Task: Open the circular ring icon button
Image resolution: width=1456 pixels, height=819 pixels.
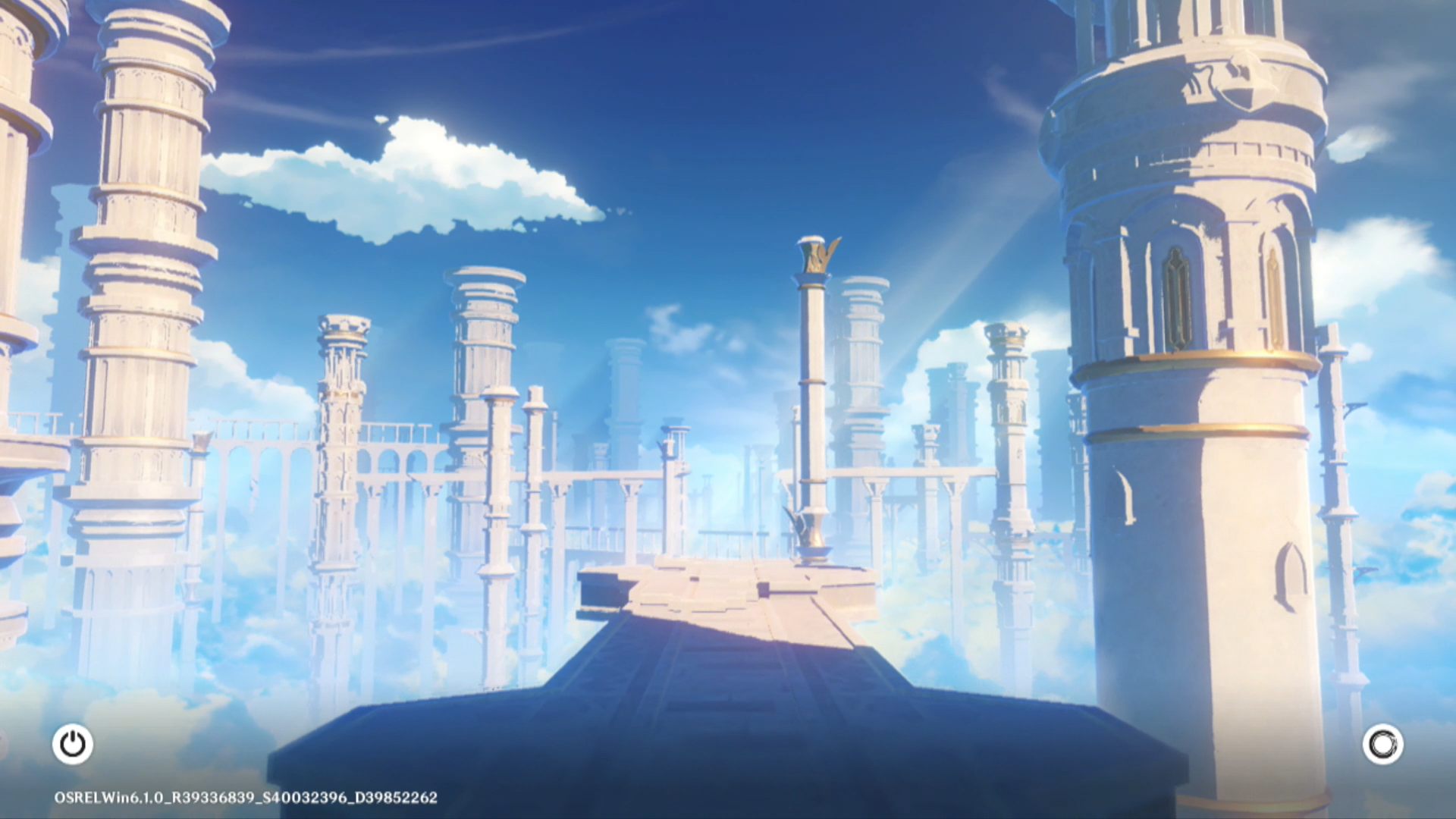Action: [1382, 744]
